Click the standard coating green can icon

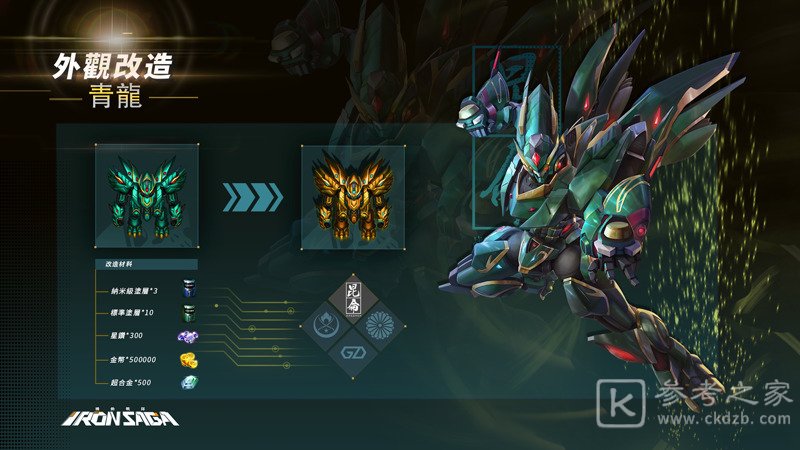188,313
